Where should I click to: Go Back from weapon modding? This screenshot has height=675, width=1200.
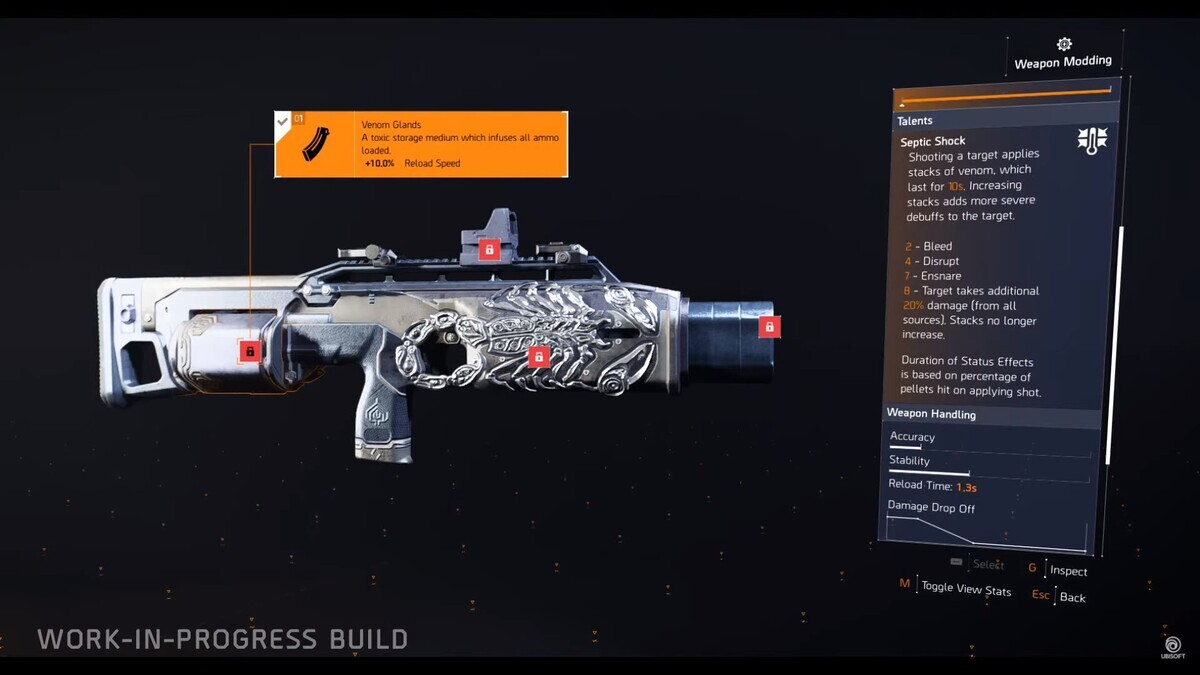tap(1072, 597)
